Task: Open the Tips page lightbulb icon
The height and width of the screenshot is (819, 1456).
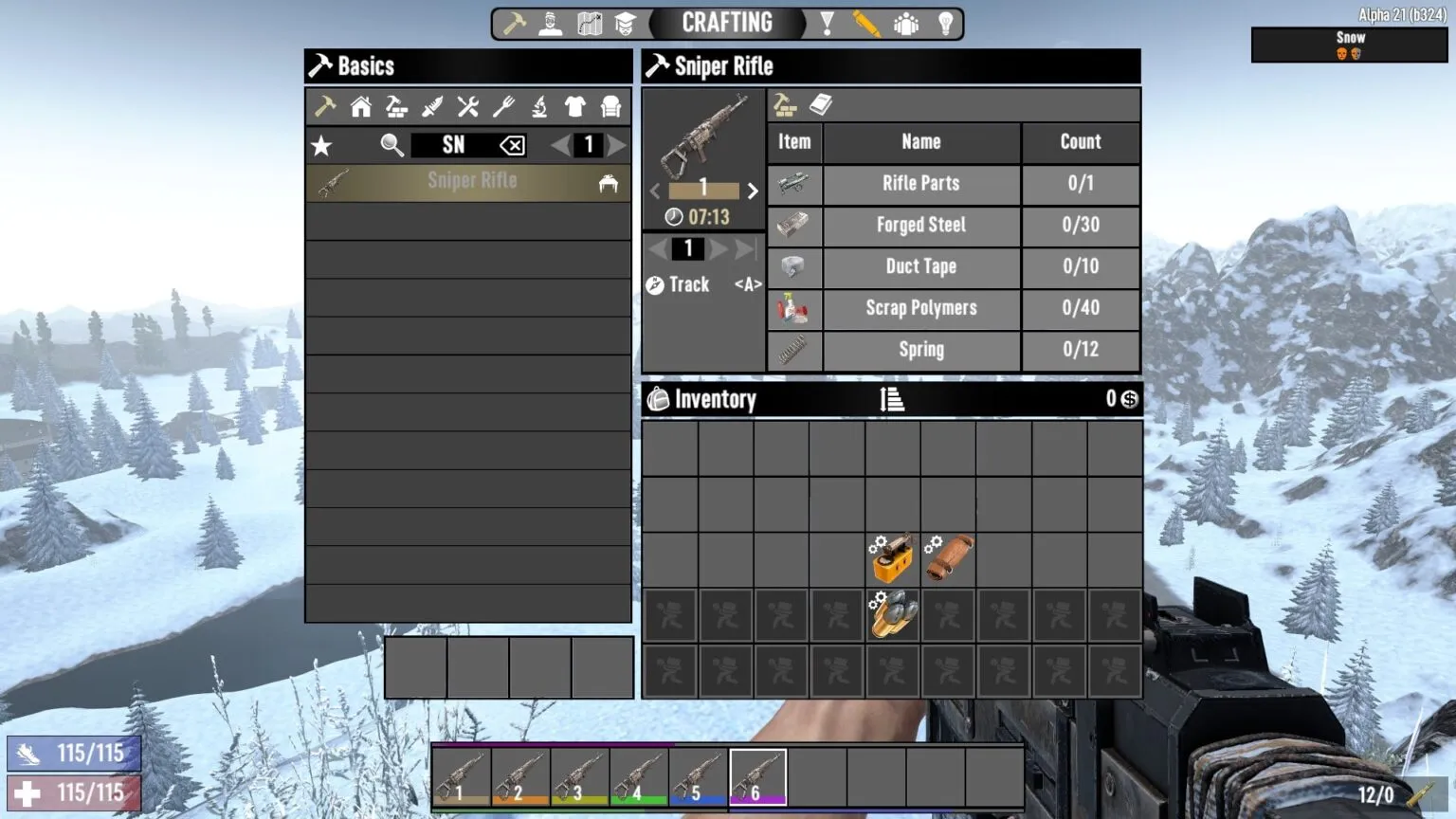Action: [x=945, y=23]
